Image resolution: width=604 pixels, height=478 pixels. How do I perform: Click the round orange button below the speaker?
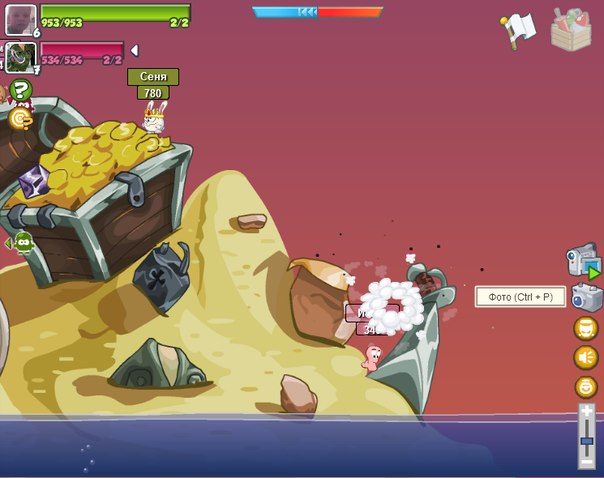click(x=586, y=387)
